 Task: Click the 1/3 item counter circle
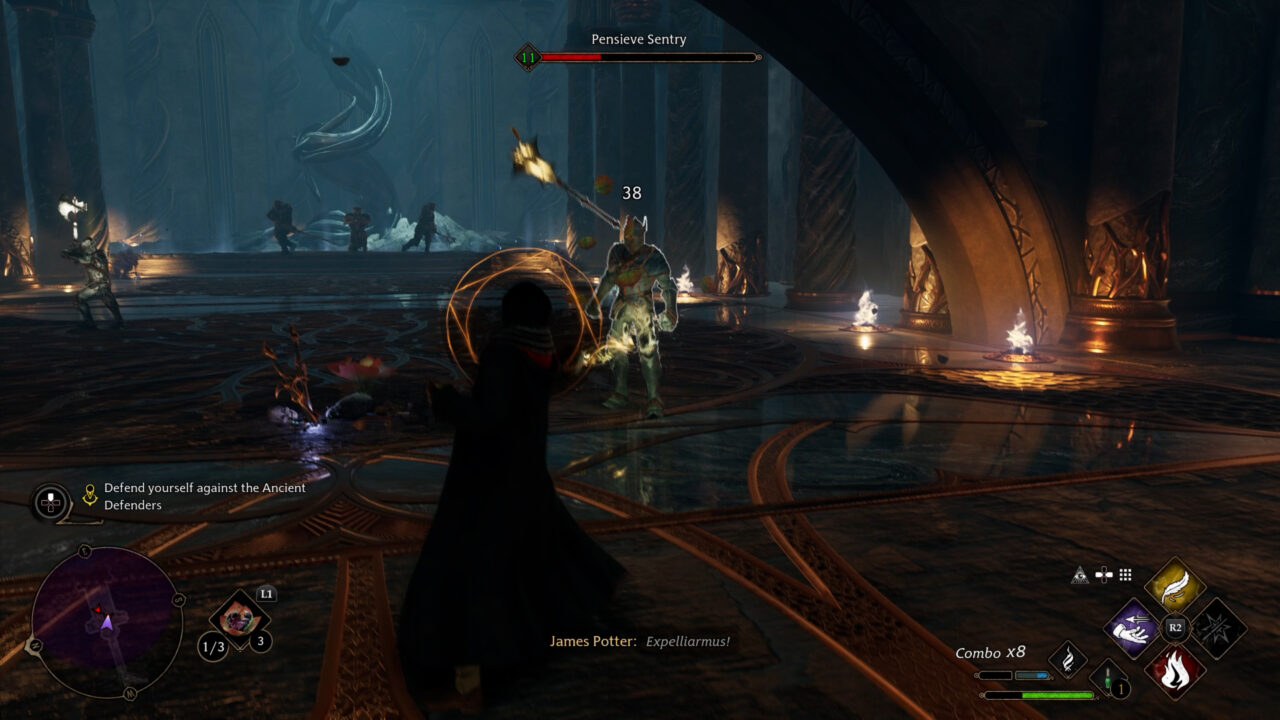click(211, 646)
